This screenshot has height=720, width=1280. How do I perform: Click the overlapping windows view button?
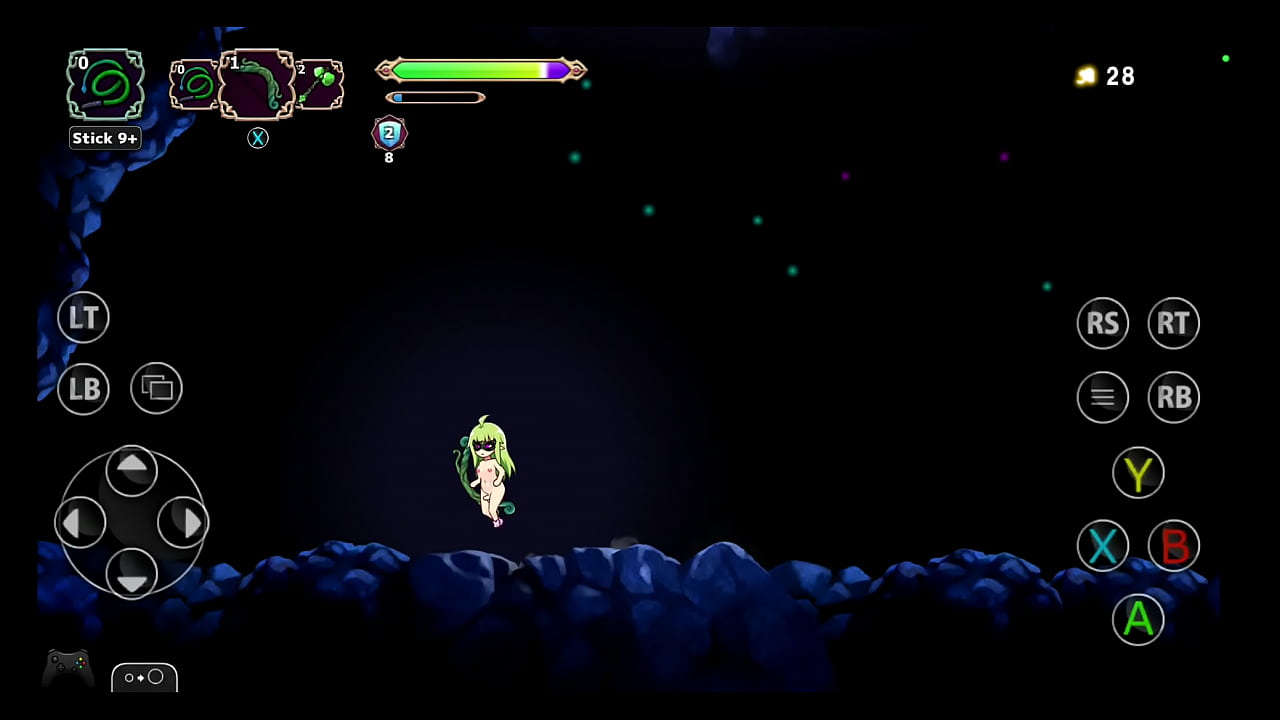coord(156,387)
